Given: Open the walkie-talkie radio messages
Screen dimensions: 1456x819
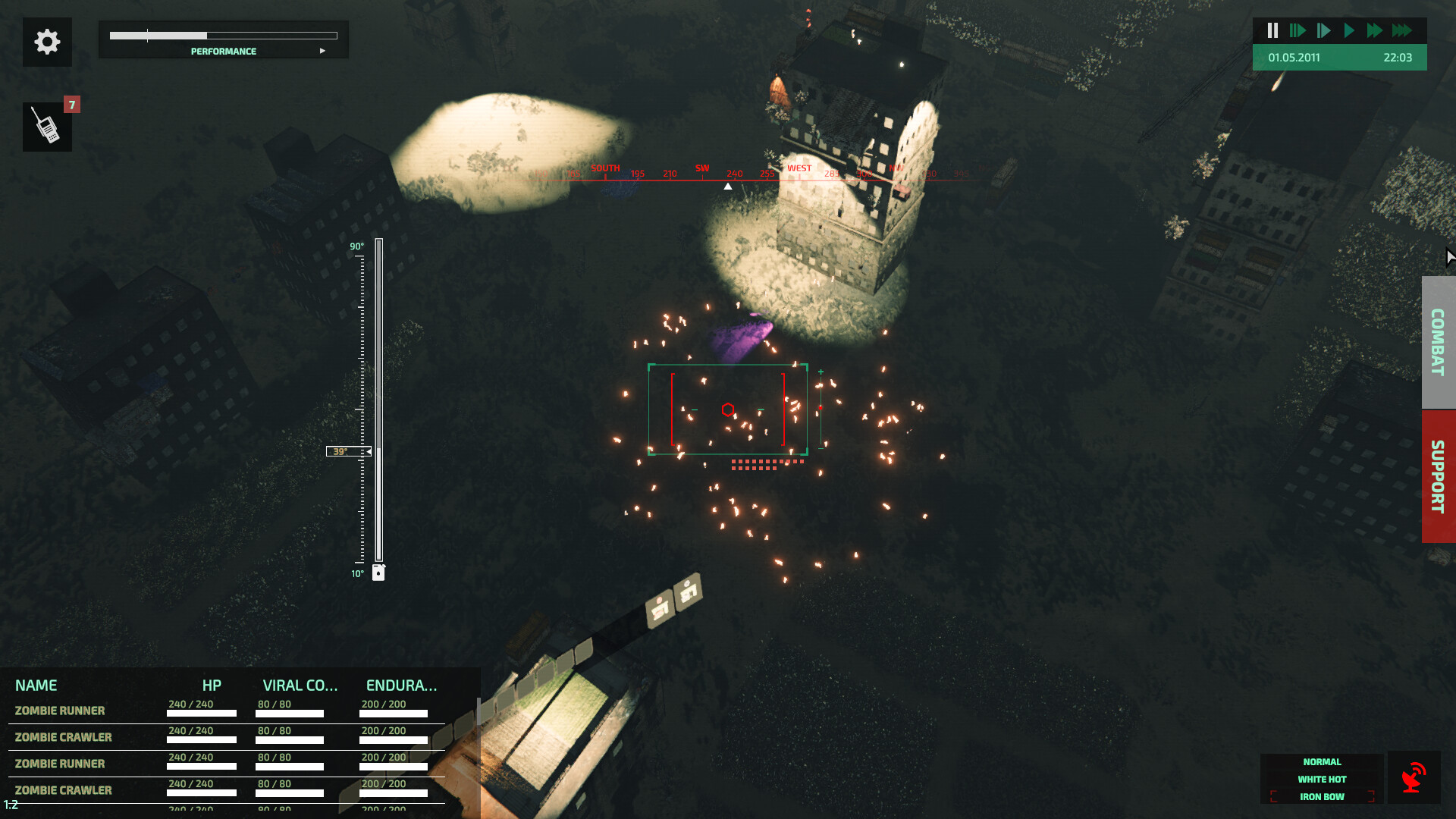Looking at the screenshot, I should pyautogui.click(x=47, y=127).
